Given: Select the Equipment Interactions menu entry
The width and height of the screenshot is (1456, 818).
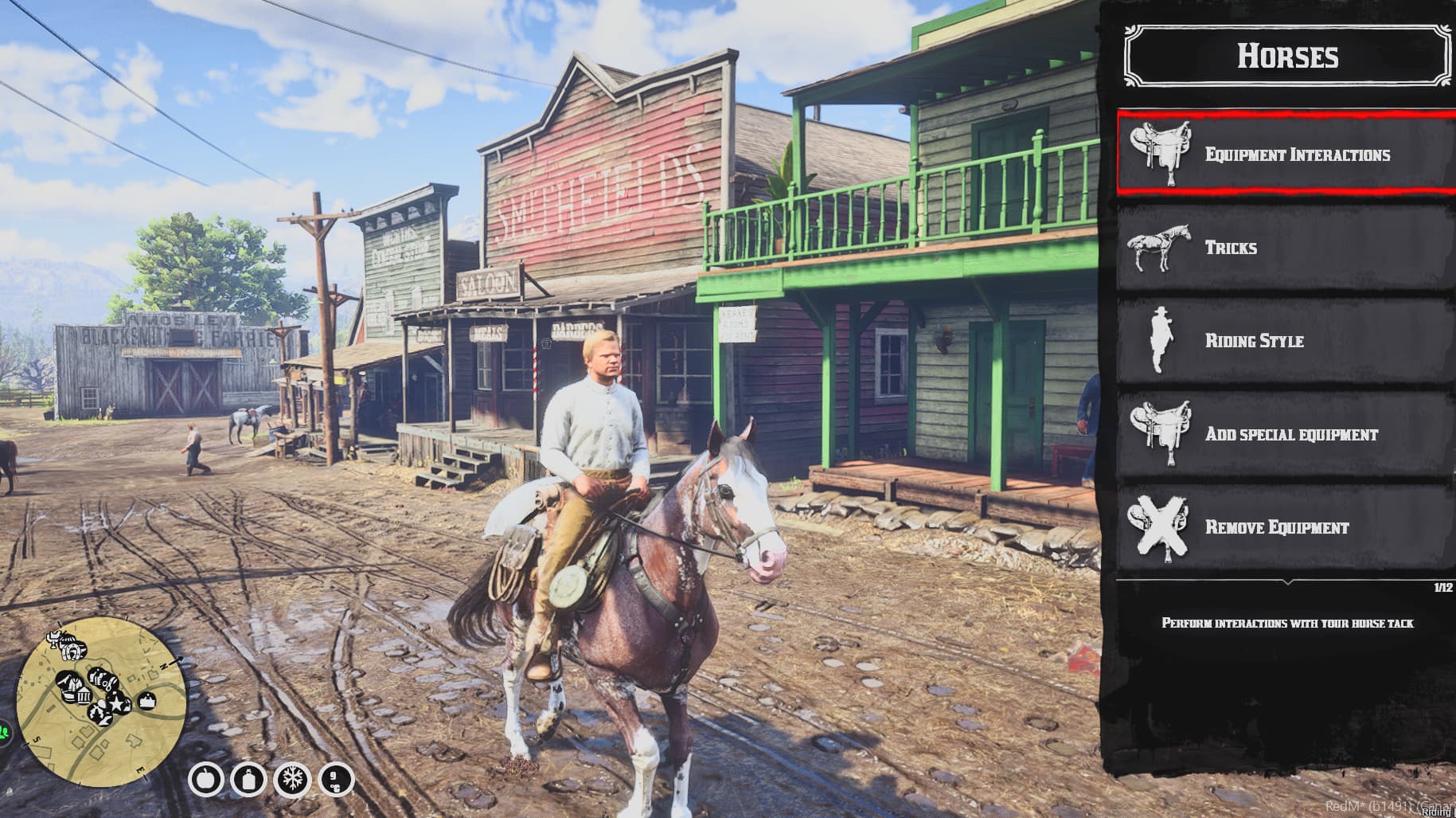Looking at the screenshot, I should [1286, 155].
